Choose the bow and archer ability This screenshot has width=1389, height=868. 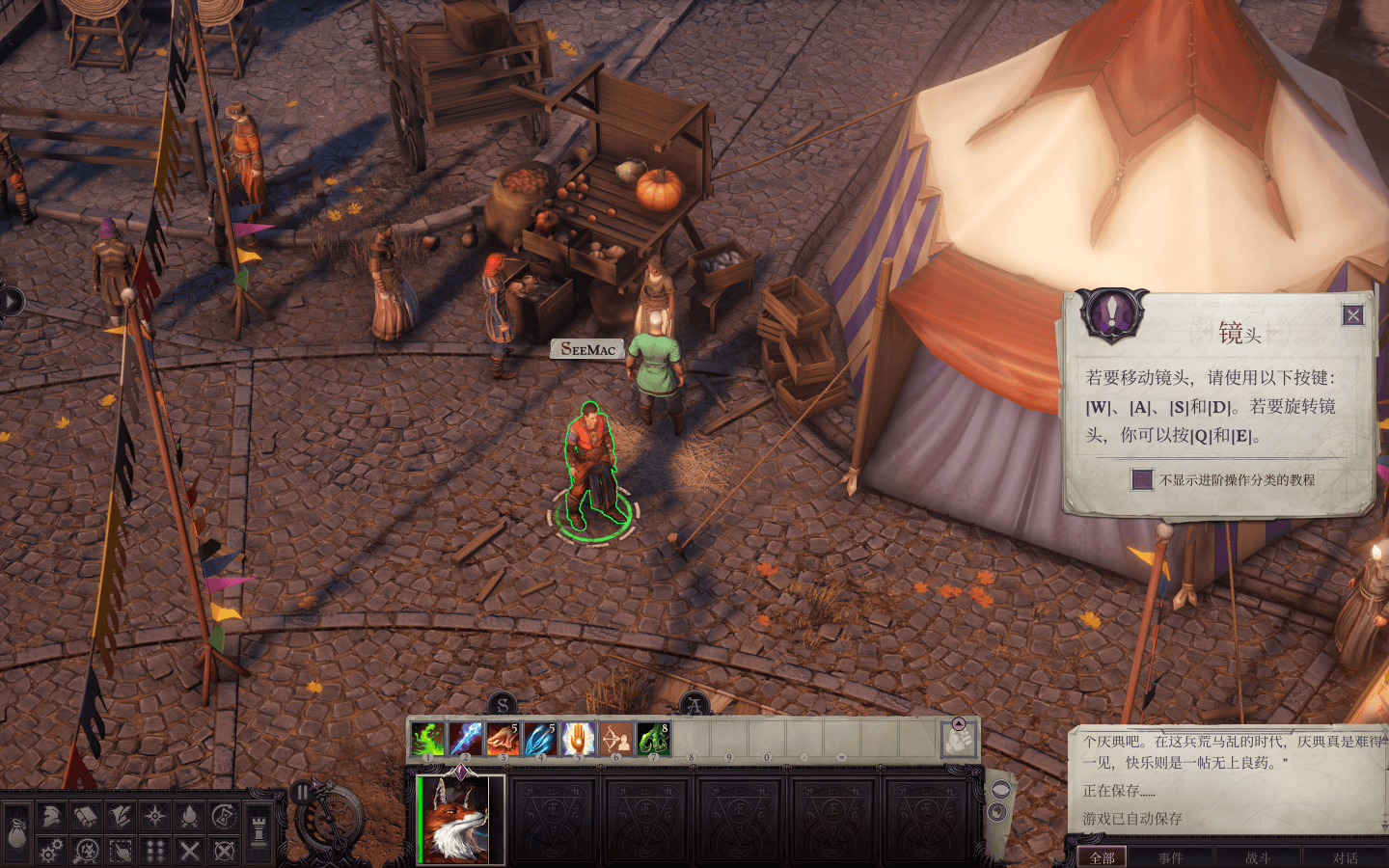tap(615, 740)
